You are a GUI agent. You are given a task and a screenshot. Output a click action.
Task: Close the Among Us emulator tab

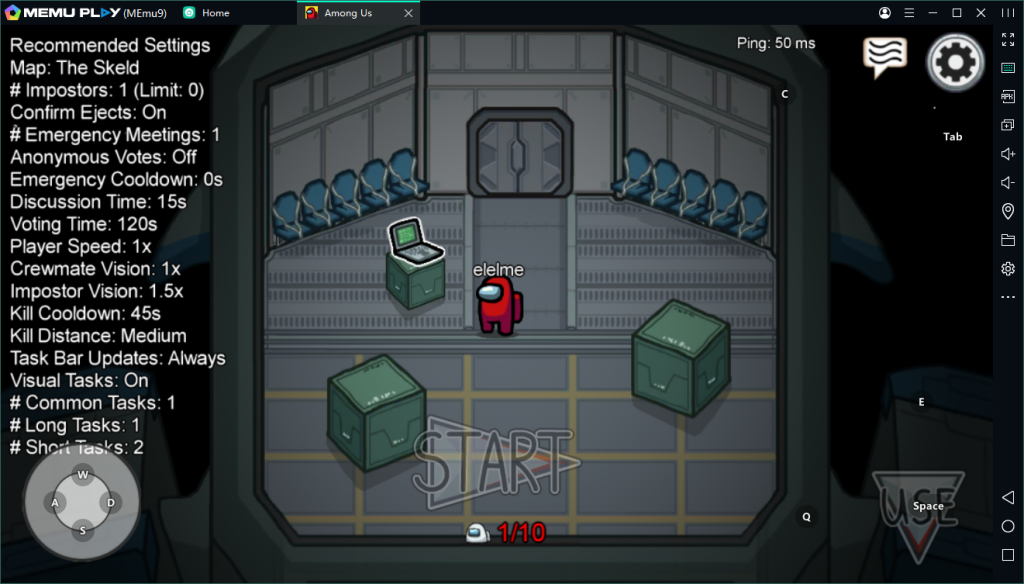[x=408, y=13]
